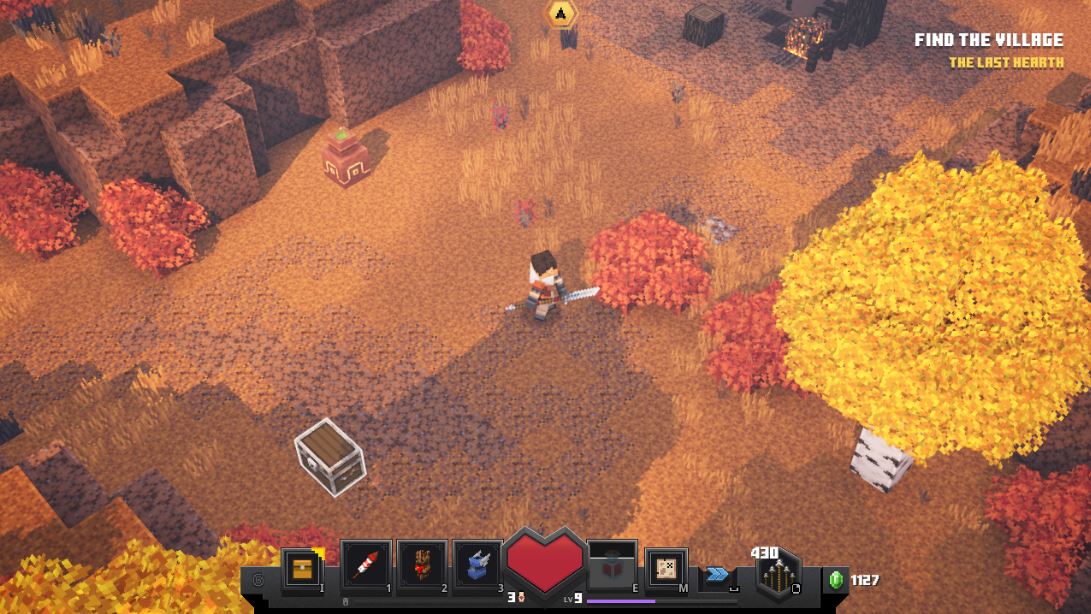Click the yellow objective marker at top

[x=561, y=13]
